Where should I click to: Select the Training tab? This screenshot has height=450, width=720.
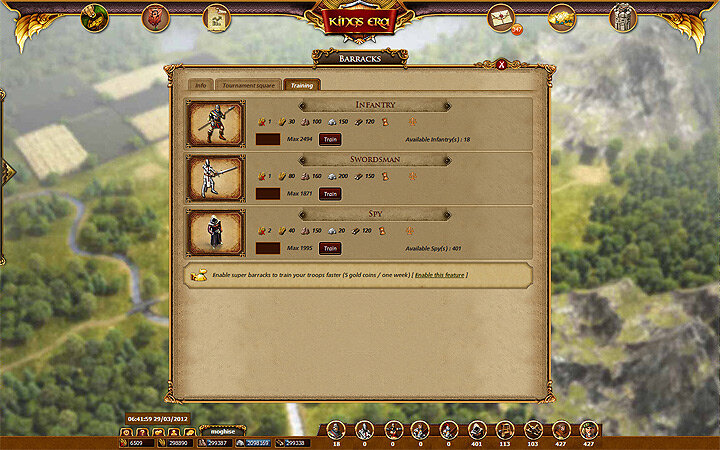[x=300, y=85]
